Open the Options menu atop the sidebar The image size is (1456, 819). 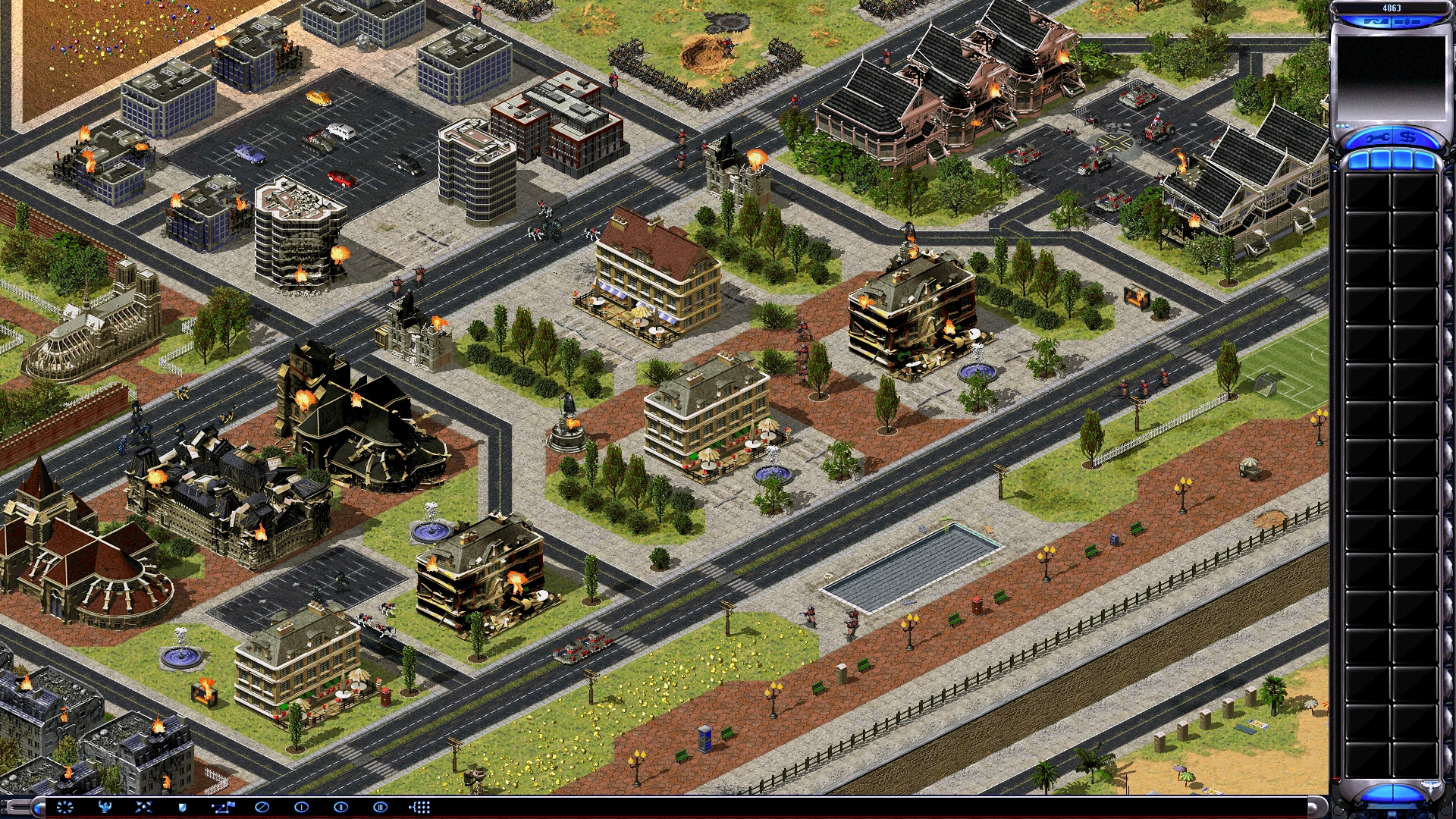pos(1376,21)
